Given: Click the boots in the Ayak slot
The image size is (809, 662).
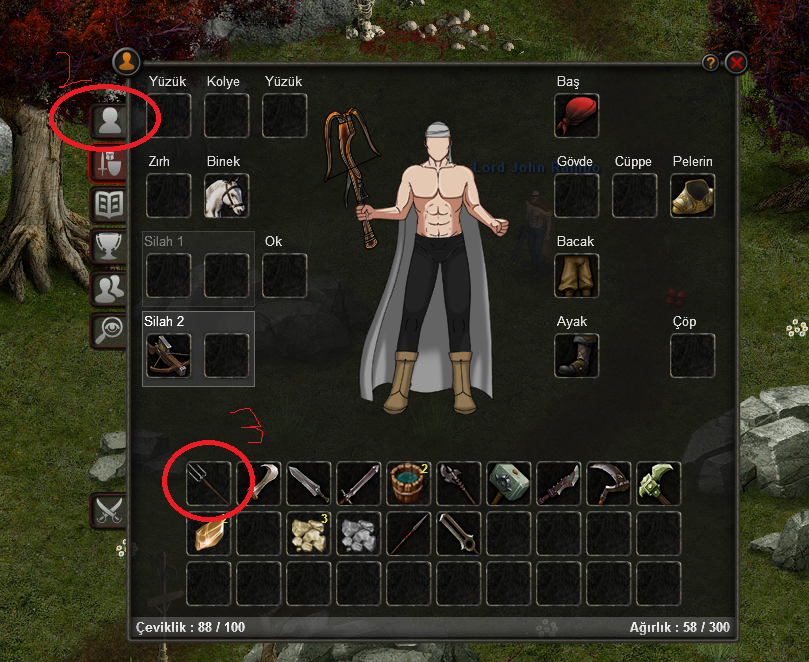Looking at the screenshot, I should click(577, 356).
